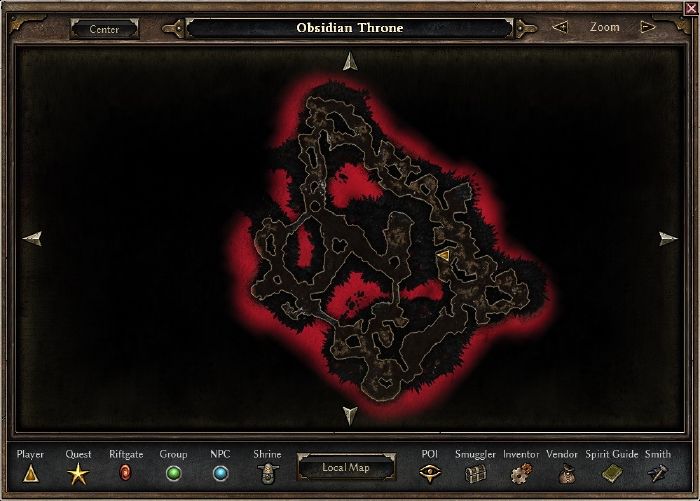Zoom in with the right Zoom arrow
Image resolution: width=700 pixels, height=501 pixels.
coord(648,28)
